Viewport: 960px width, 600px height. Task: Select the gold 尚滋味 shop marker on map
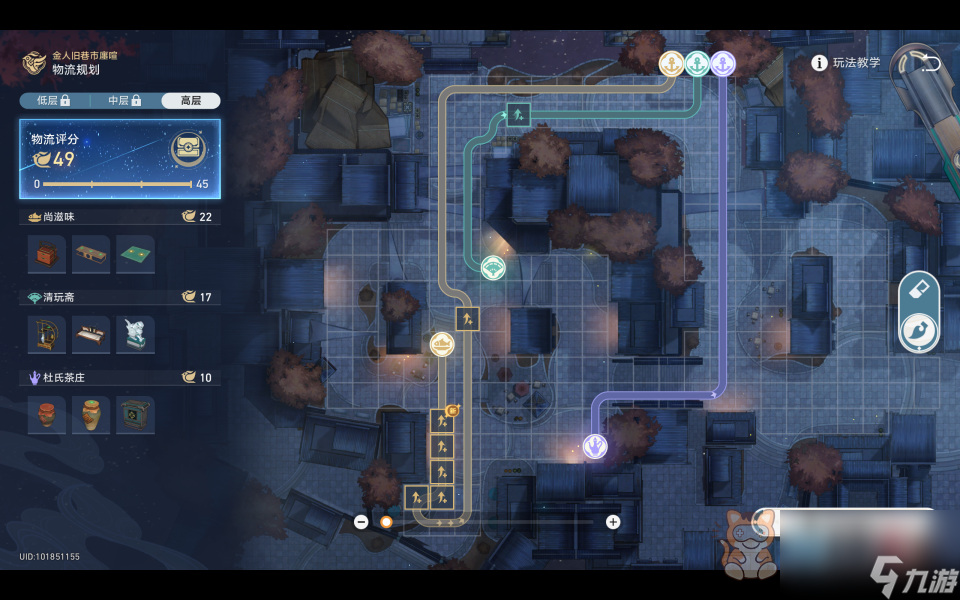[442, 344]
